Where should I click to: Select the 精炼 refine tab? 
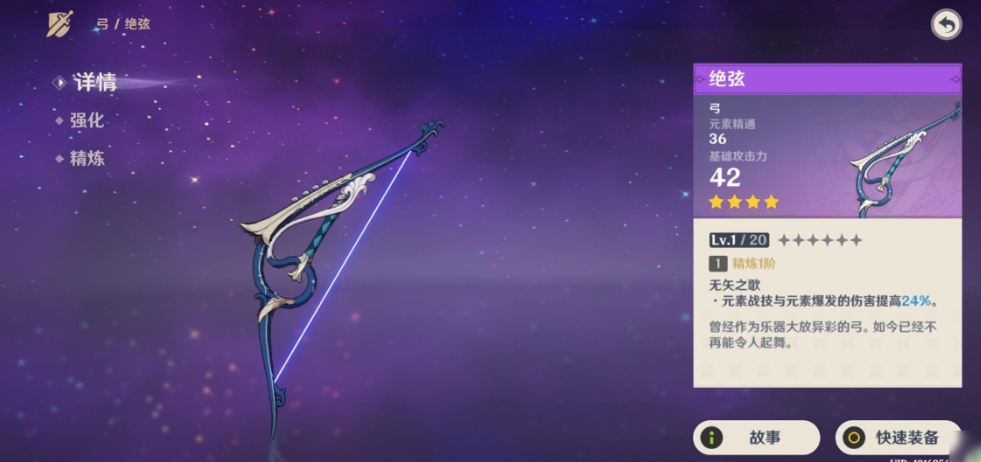tap(86, 158)
